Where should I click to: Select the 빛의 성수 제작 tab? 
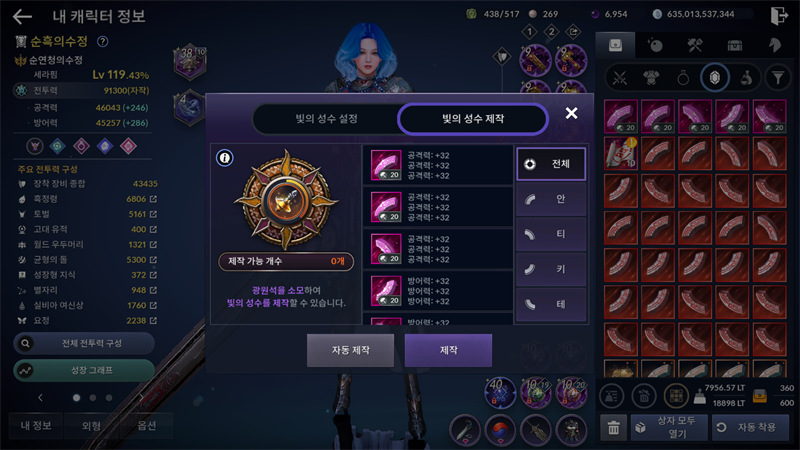[473, 119]
